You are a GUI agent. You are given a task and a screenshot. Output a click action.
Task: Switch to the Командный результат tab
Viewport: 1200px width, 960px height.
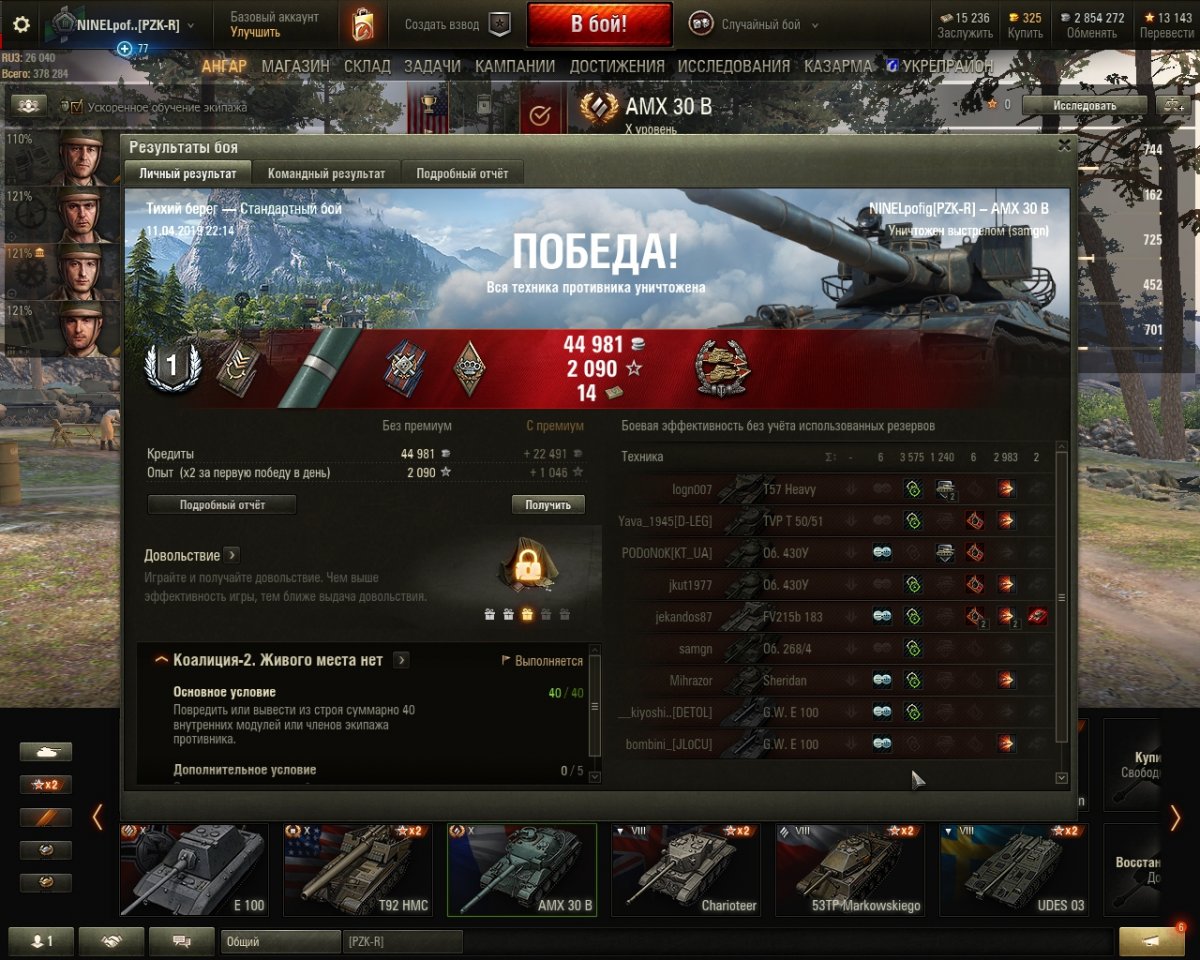pos(326,173)
